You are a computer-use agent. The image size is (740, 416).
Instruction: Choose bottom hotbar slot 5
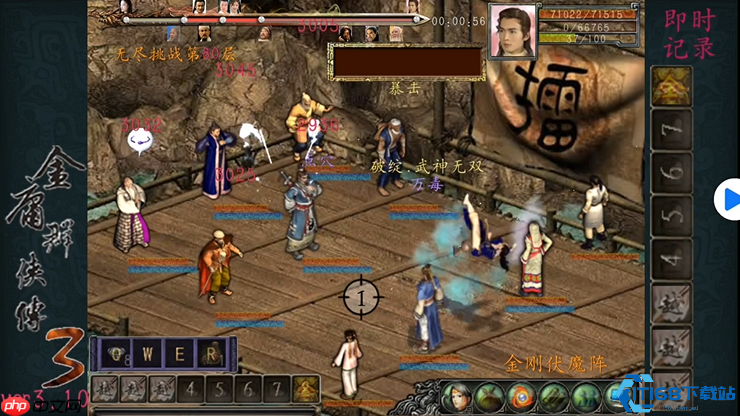click(220, 389)
